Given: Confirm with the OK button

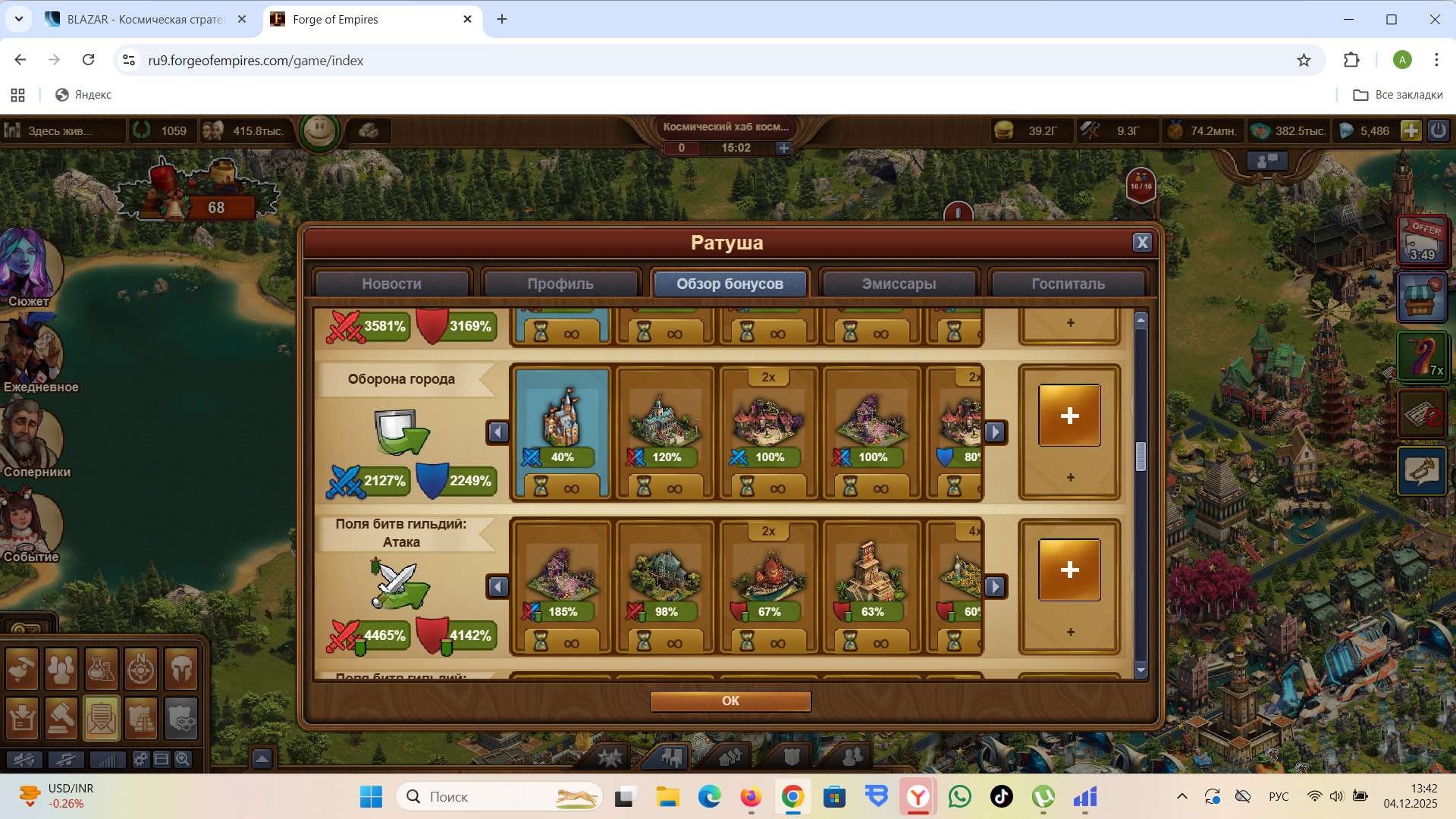Looking at the screenshot, I should point(730,701).
